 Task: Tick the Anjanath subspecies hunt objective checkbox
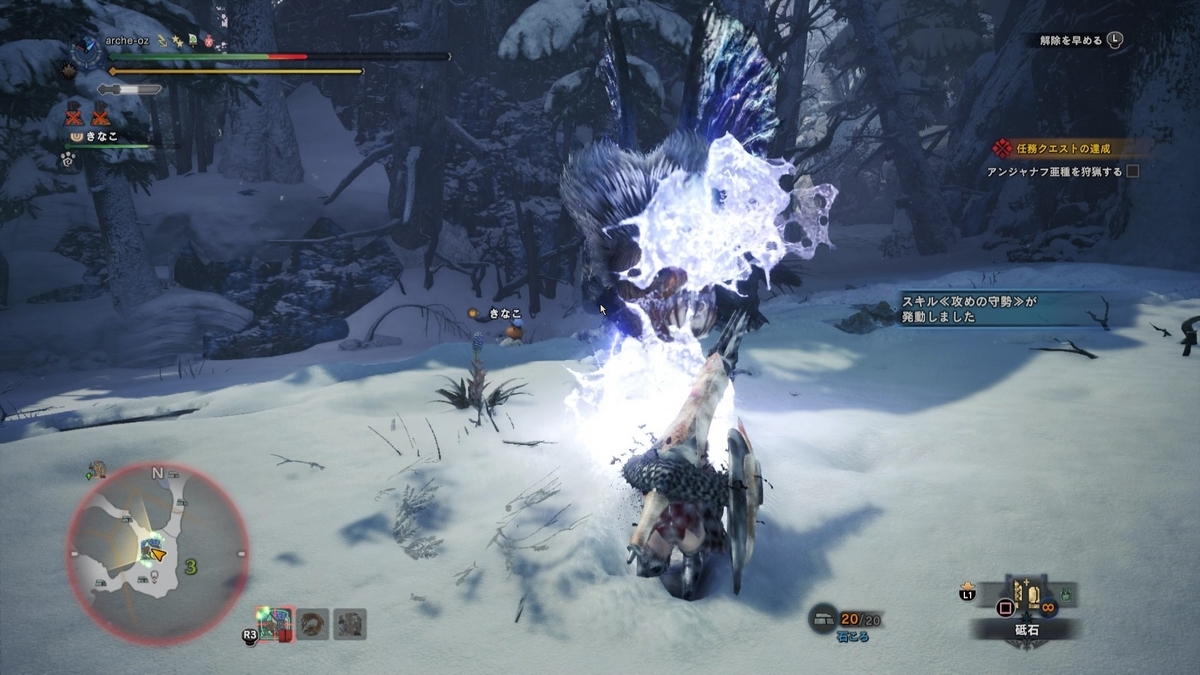click(1133, 171)
